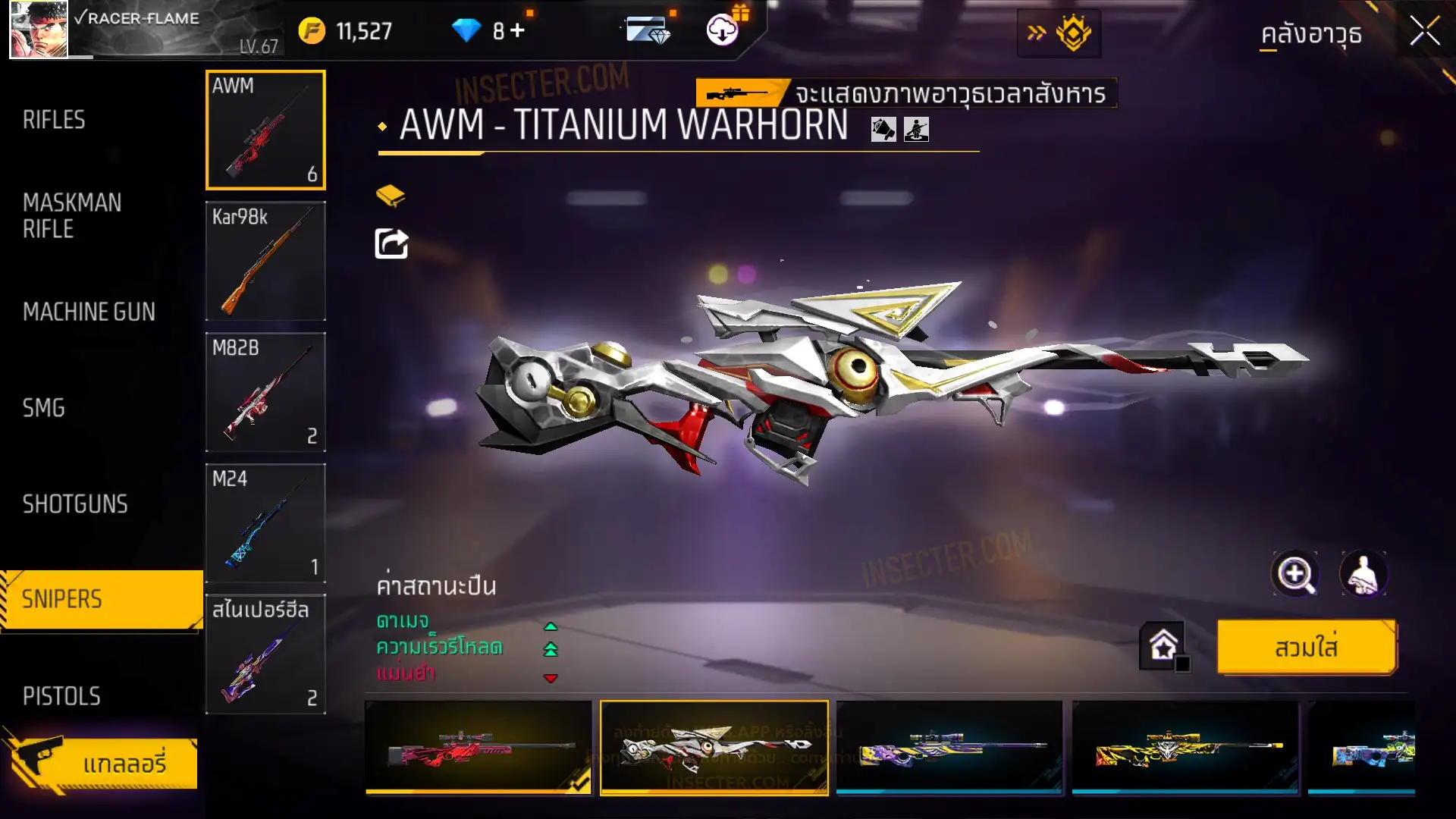The height and width of the screenshot is (819, 1456).
Task: Open the Shotguns category
Action: click(75, 504)
